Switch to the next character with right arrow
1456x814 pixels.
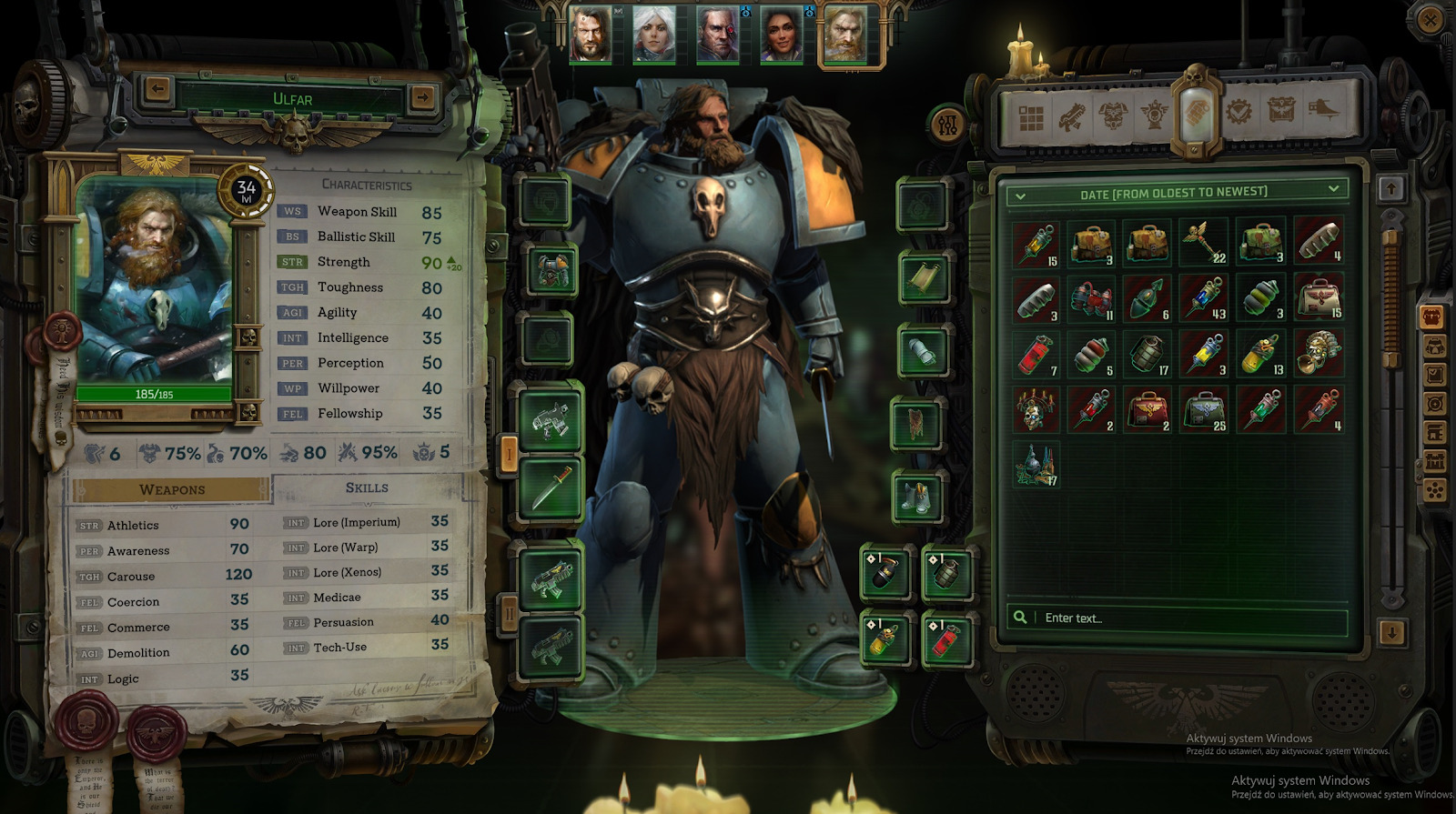422,96
